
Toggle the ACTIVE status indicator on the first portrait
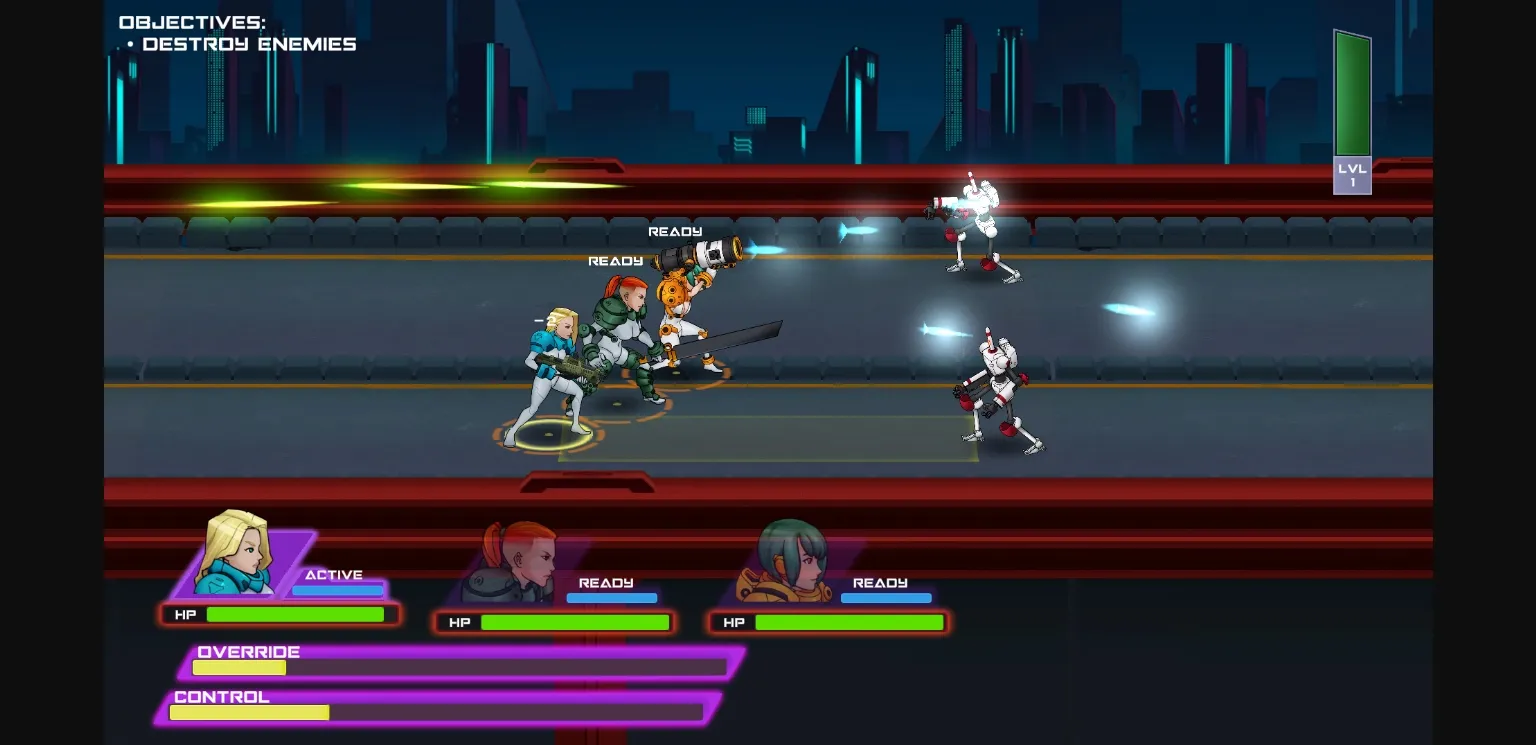point(335,575)
